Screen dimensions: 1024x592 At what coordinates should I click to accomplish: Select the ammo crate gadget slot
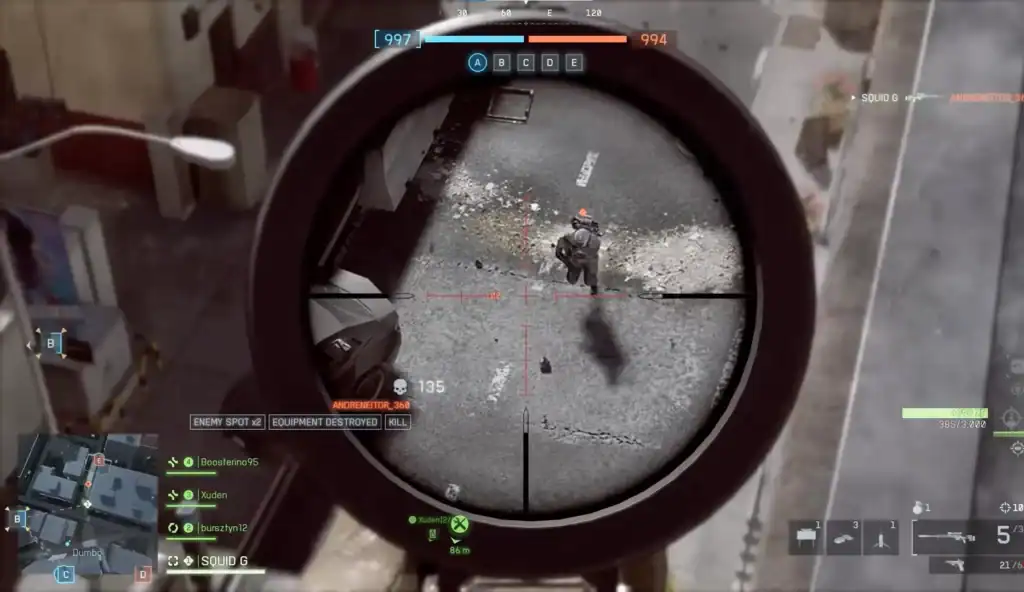(806, 537)
